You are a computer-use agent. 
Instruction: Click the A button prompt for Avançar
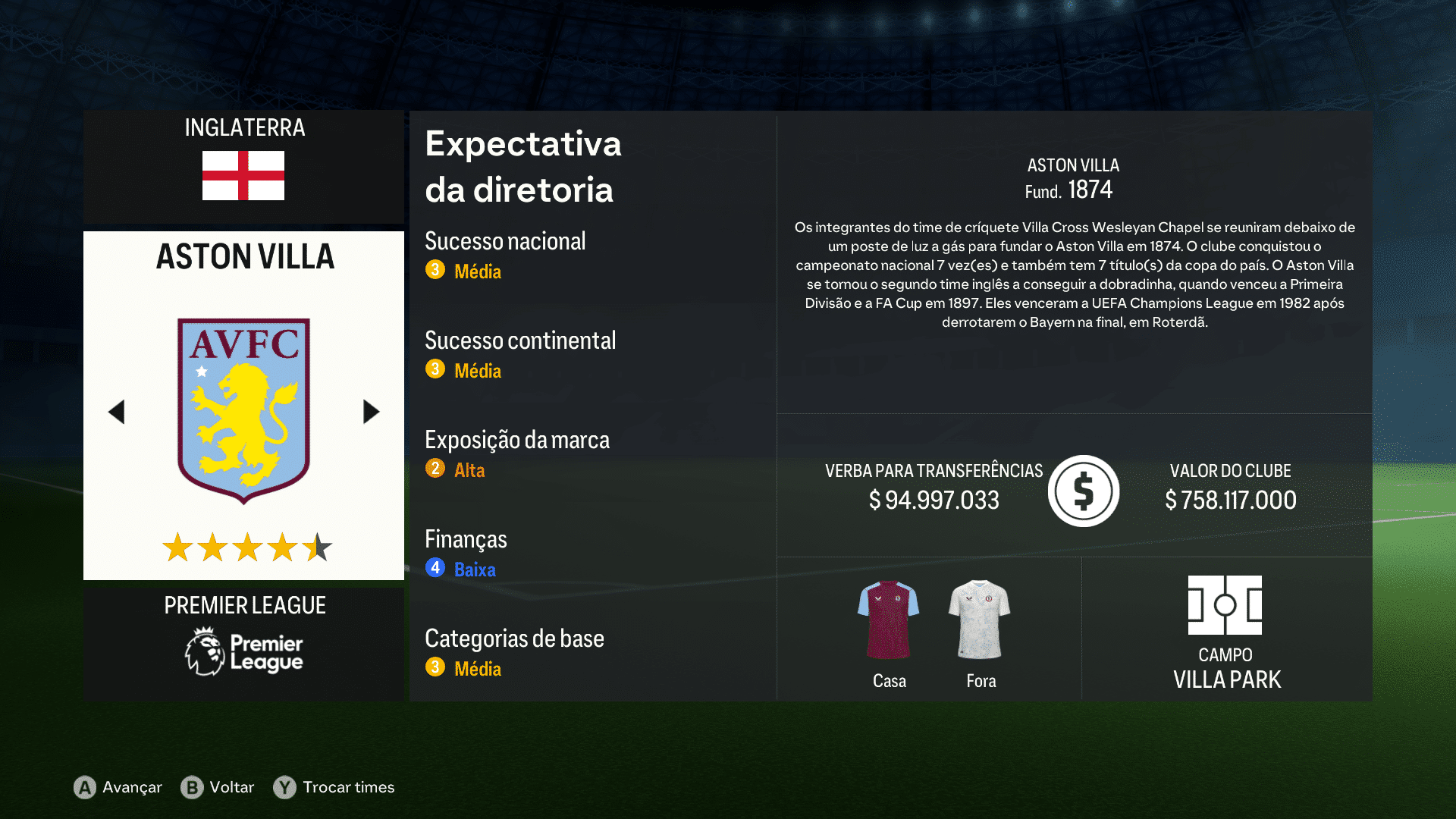pyautogui.click(x=84, y=787)
